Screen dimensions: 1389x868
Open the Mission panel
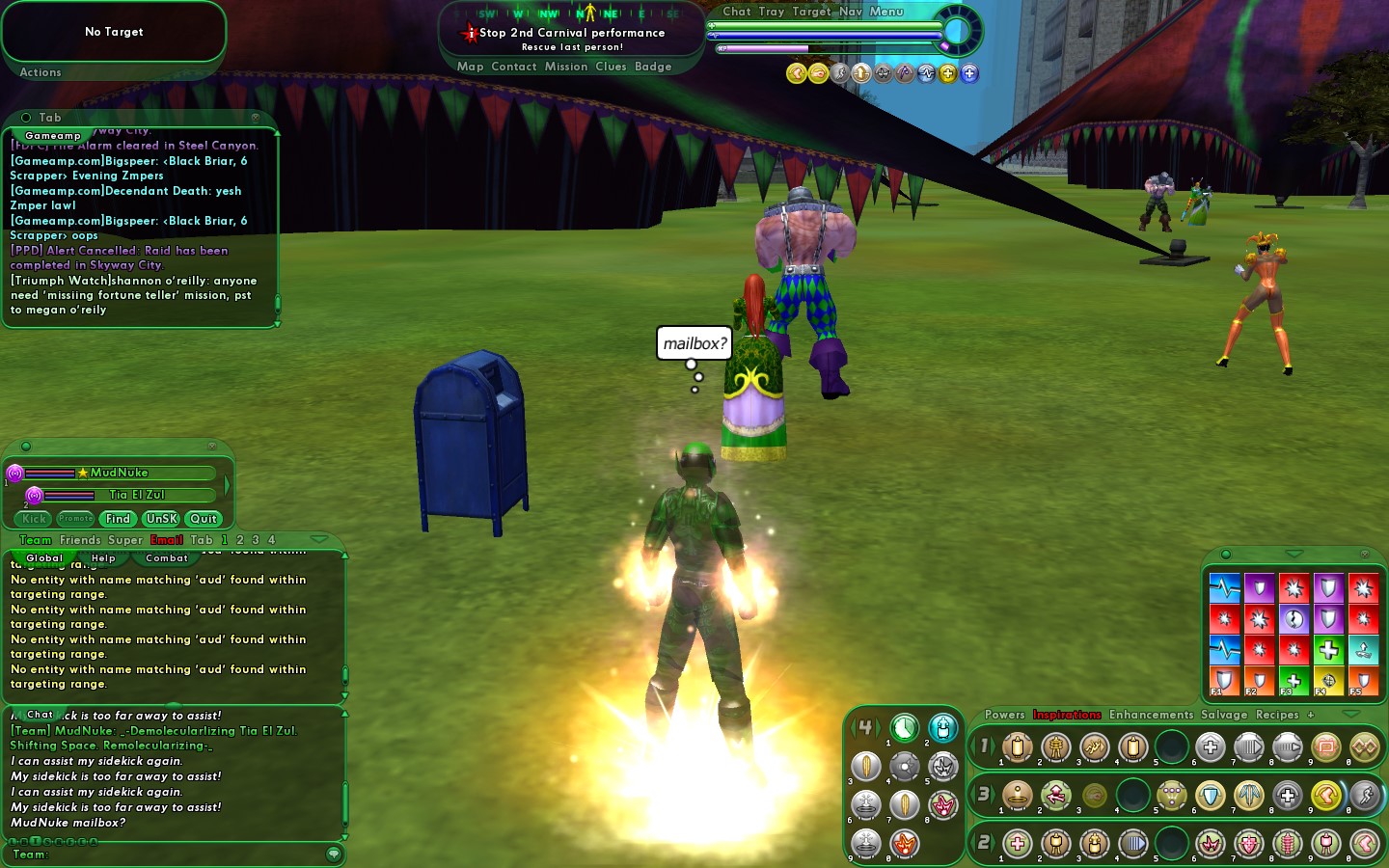[565, 67]
